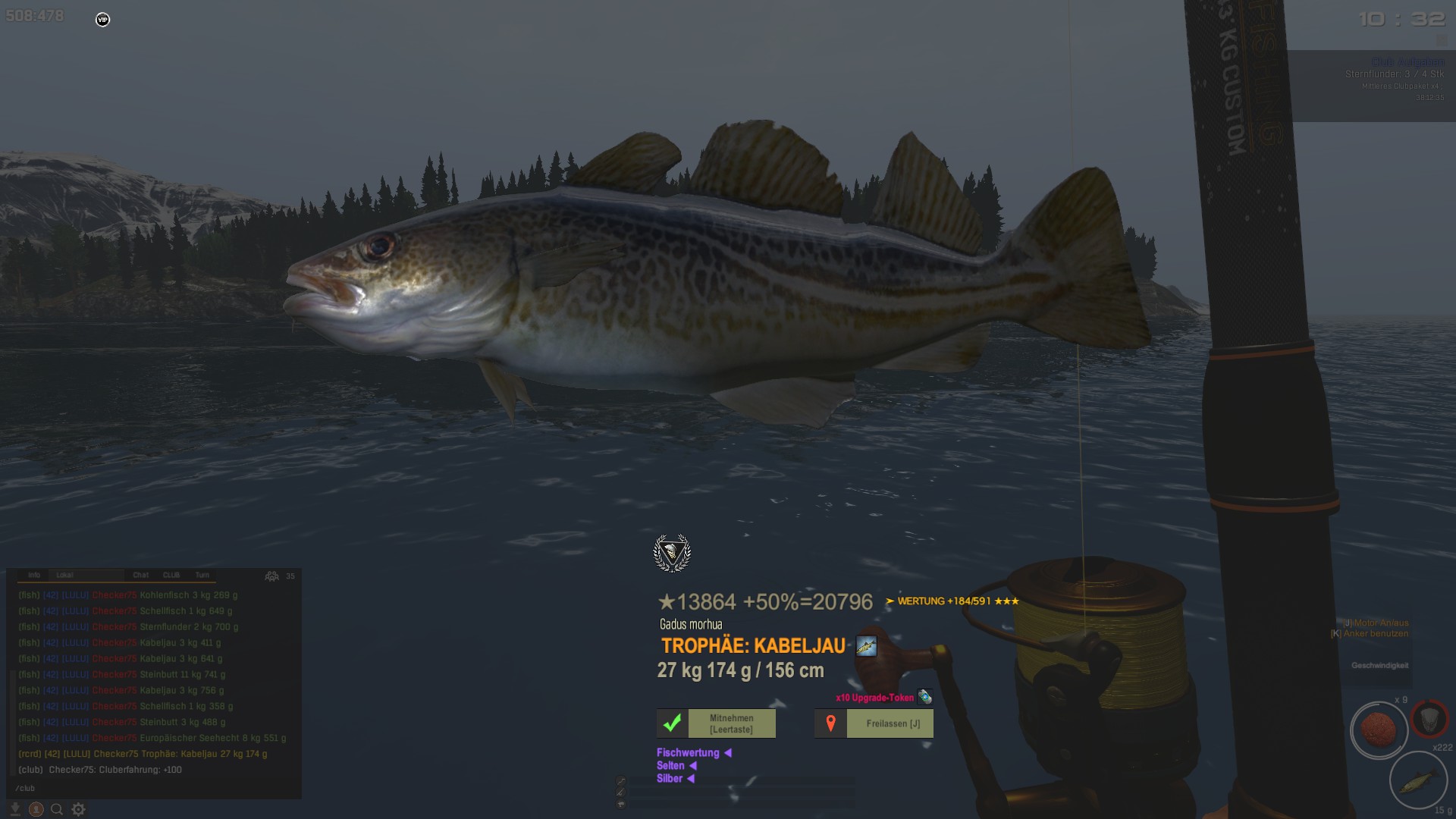Click the magnifying glass search icon
1456x819 pixels.
tap(57, 809)
